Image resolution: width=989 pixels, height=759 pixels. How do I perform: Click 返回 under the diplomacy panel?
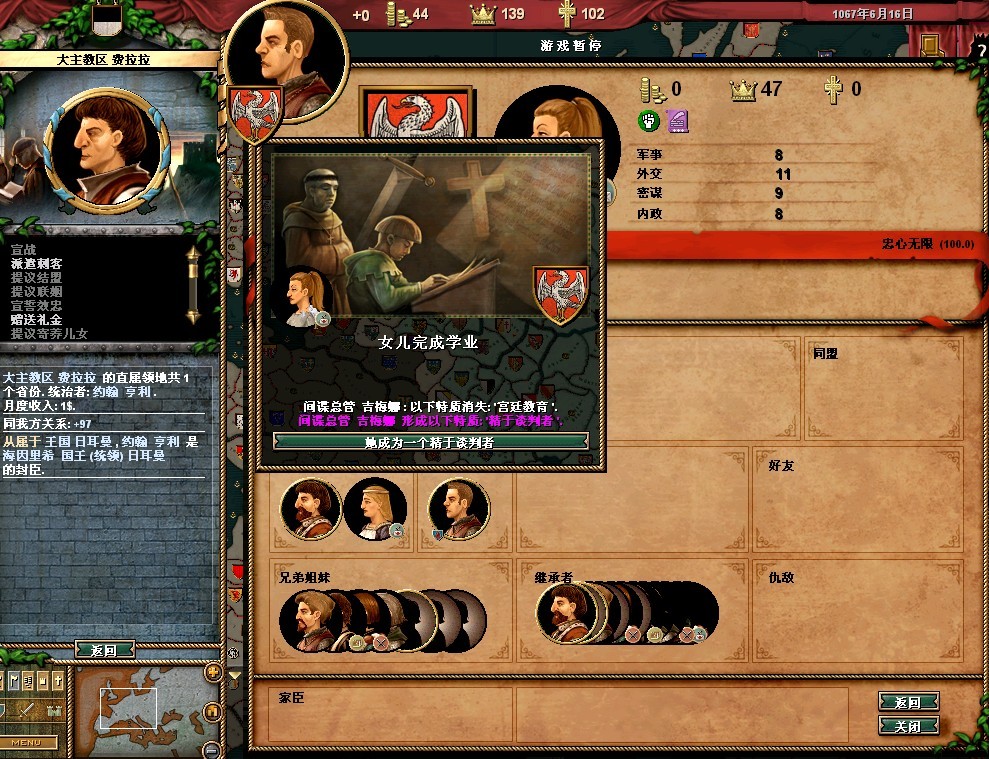click(103, 650)
